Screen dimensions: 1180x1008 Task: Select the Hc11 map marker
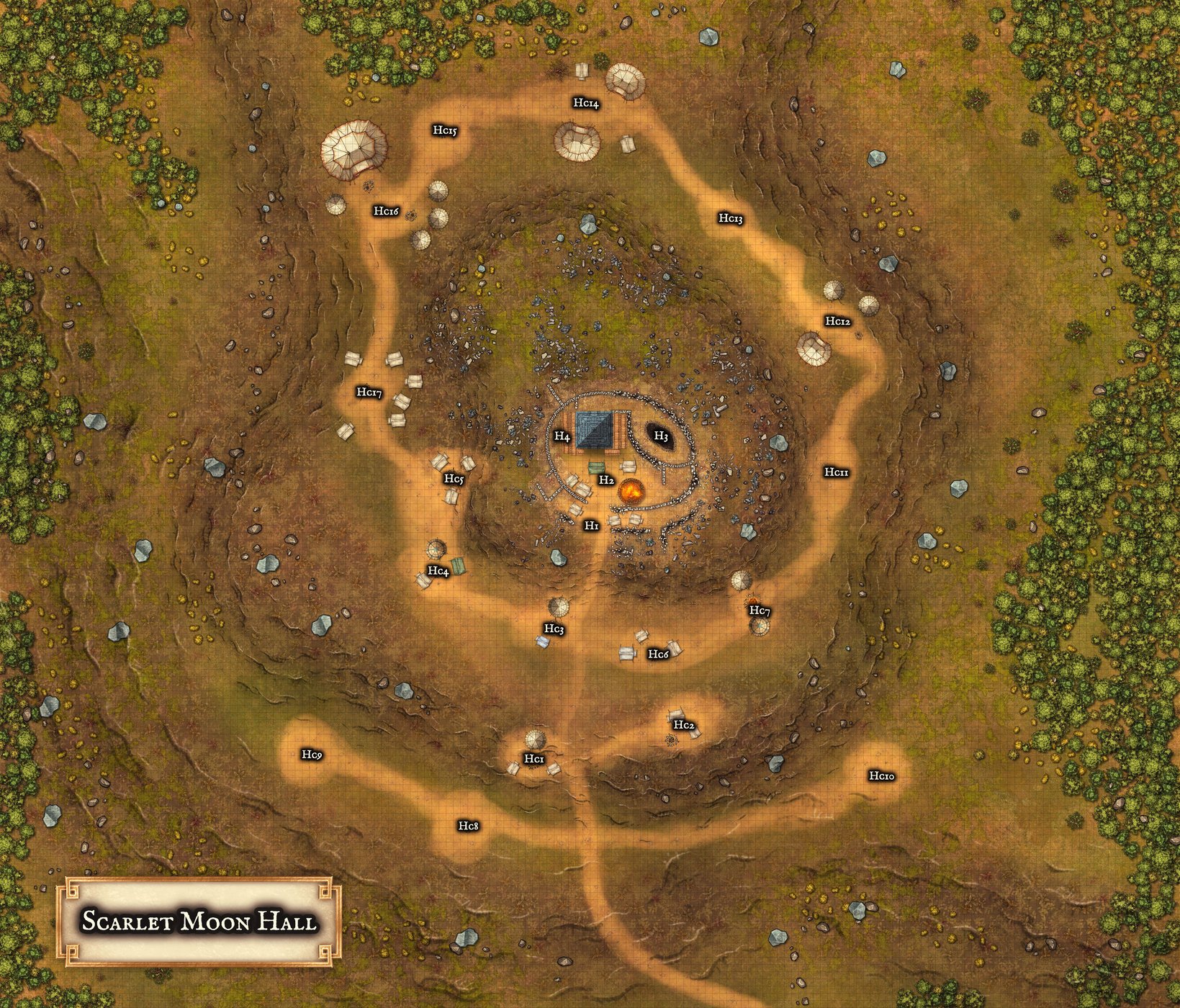[x=837, y=472]
